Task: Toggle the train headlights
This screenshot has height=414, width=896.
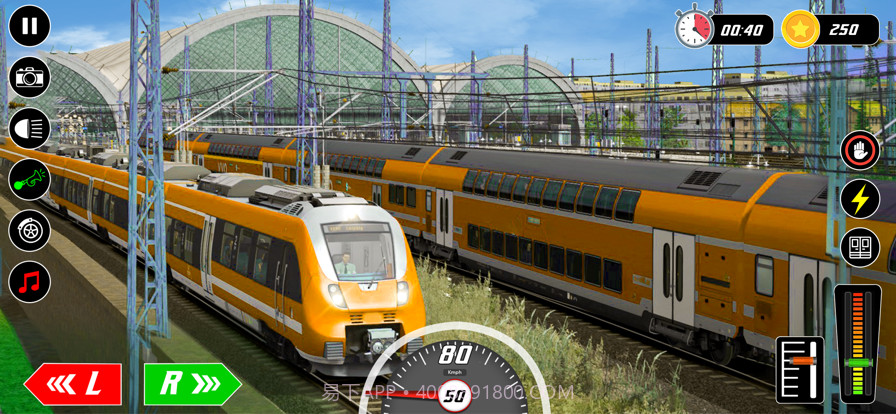Action: (29, 129)
